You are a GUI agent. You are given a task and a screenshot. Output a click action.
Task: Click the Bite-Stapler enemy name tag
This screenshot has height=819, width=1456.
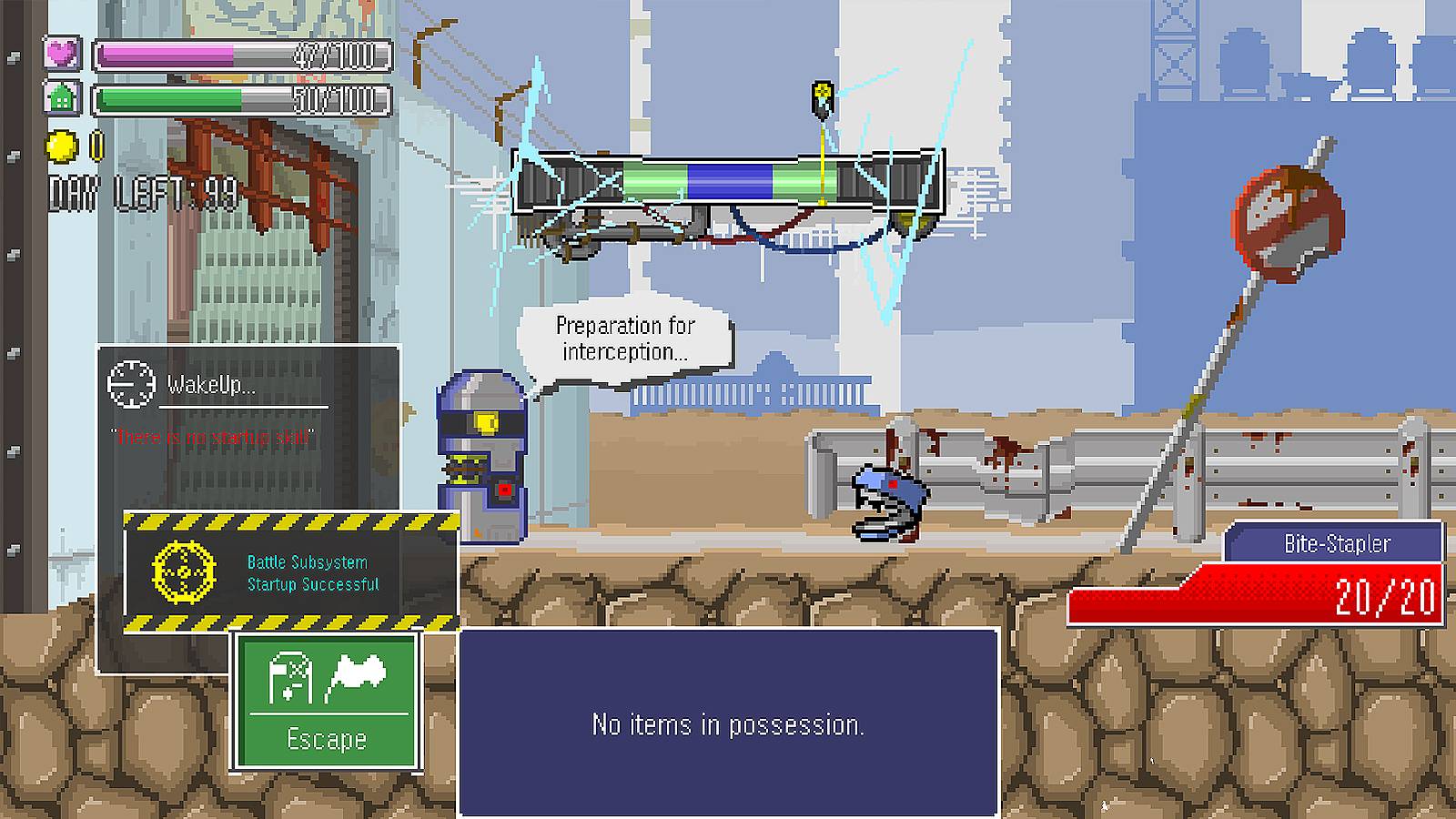(1335, 543)
